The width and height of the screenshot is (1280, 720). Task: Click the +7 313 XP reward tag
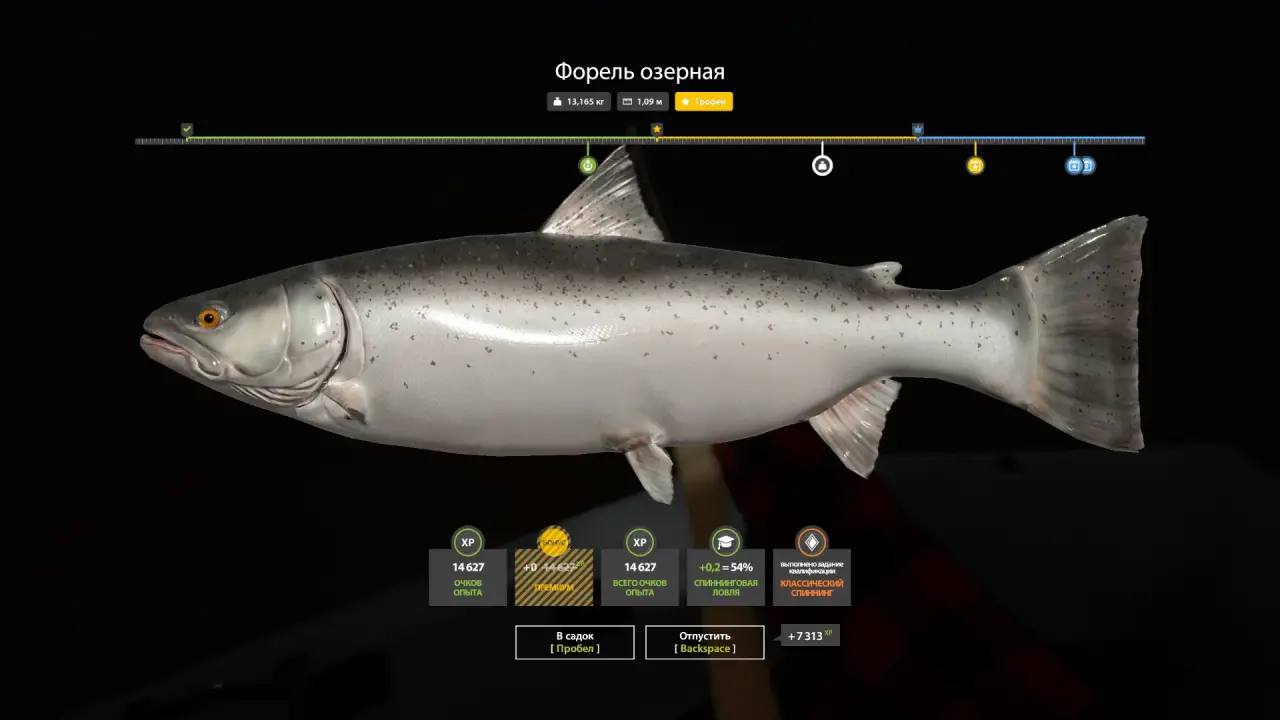click(810, 636)
